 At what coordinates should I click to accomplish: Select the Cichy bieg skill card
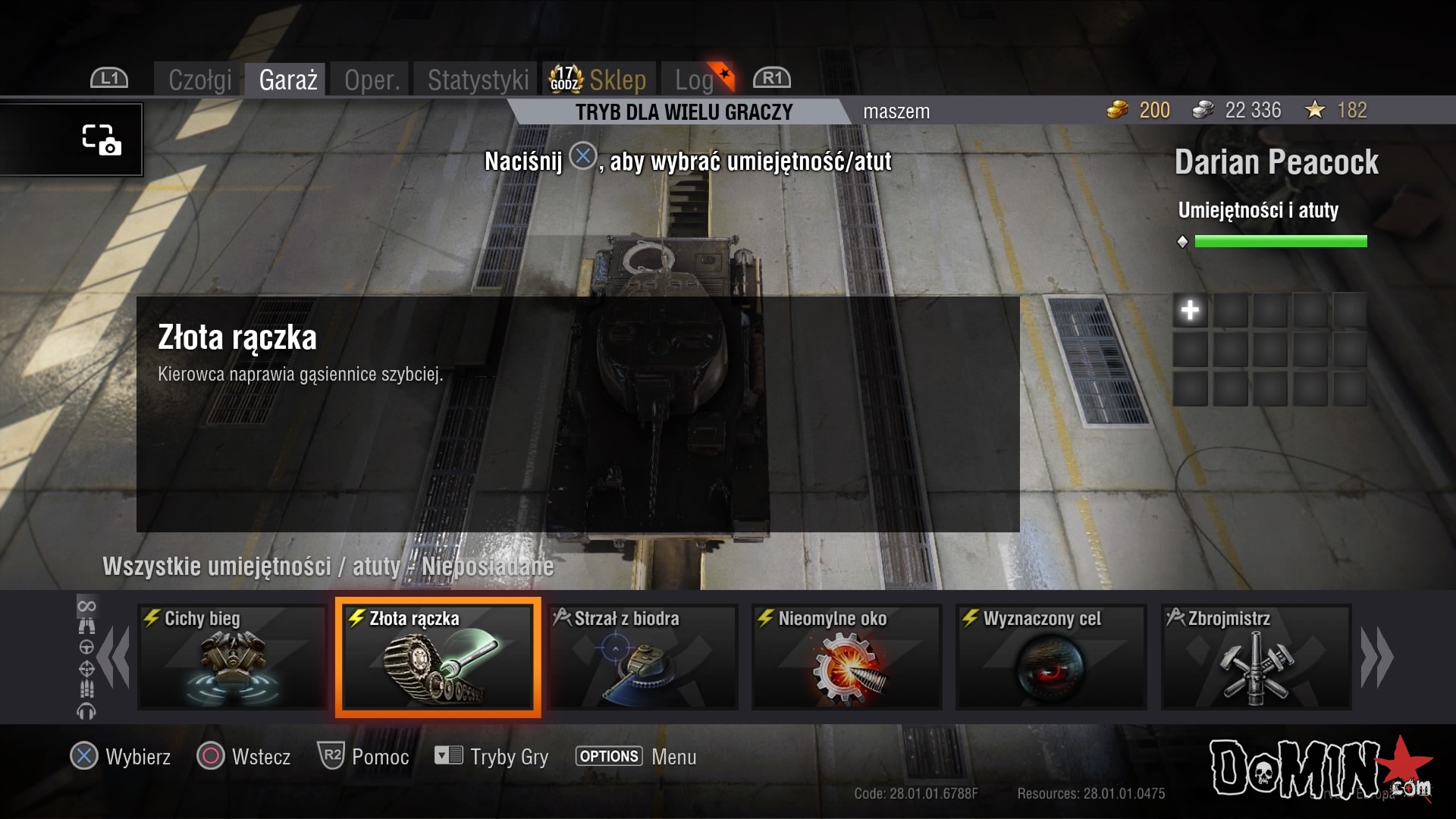pos(232,657)
